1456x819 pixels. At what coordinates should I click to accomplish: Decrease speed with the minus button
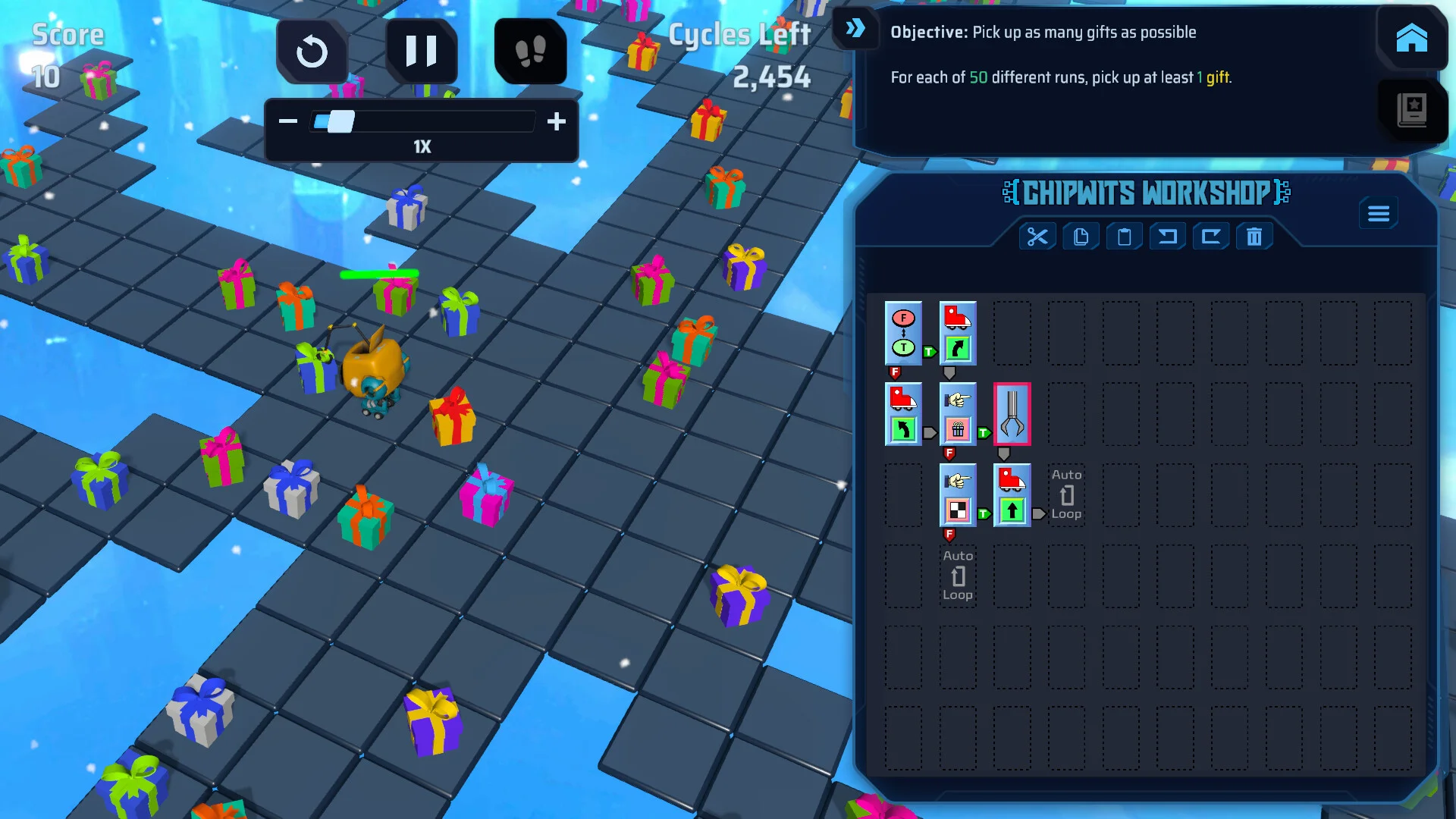[x=288, y=121]
